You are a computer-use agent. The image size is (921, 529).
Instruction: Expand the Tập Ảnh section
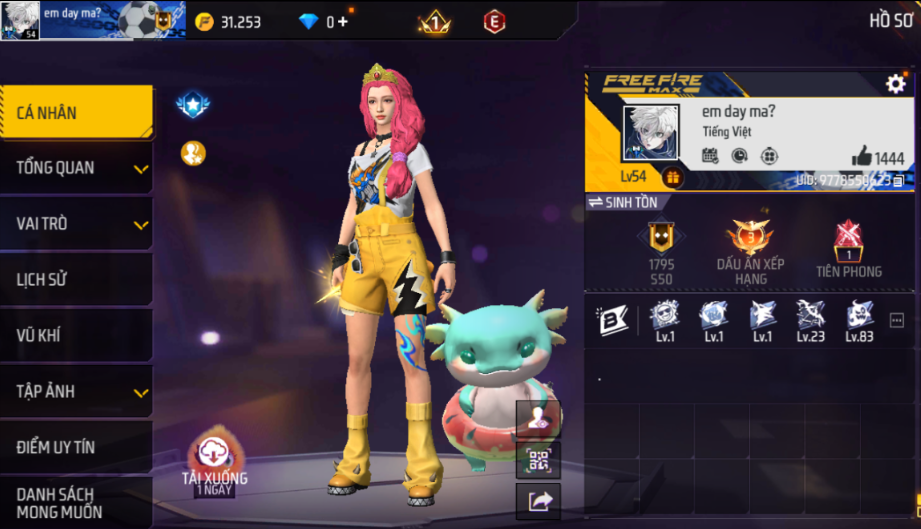tap(76, 391)
